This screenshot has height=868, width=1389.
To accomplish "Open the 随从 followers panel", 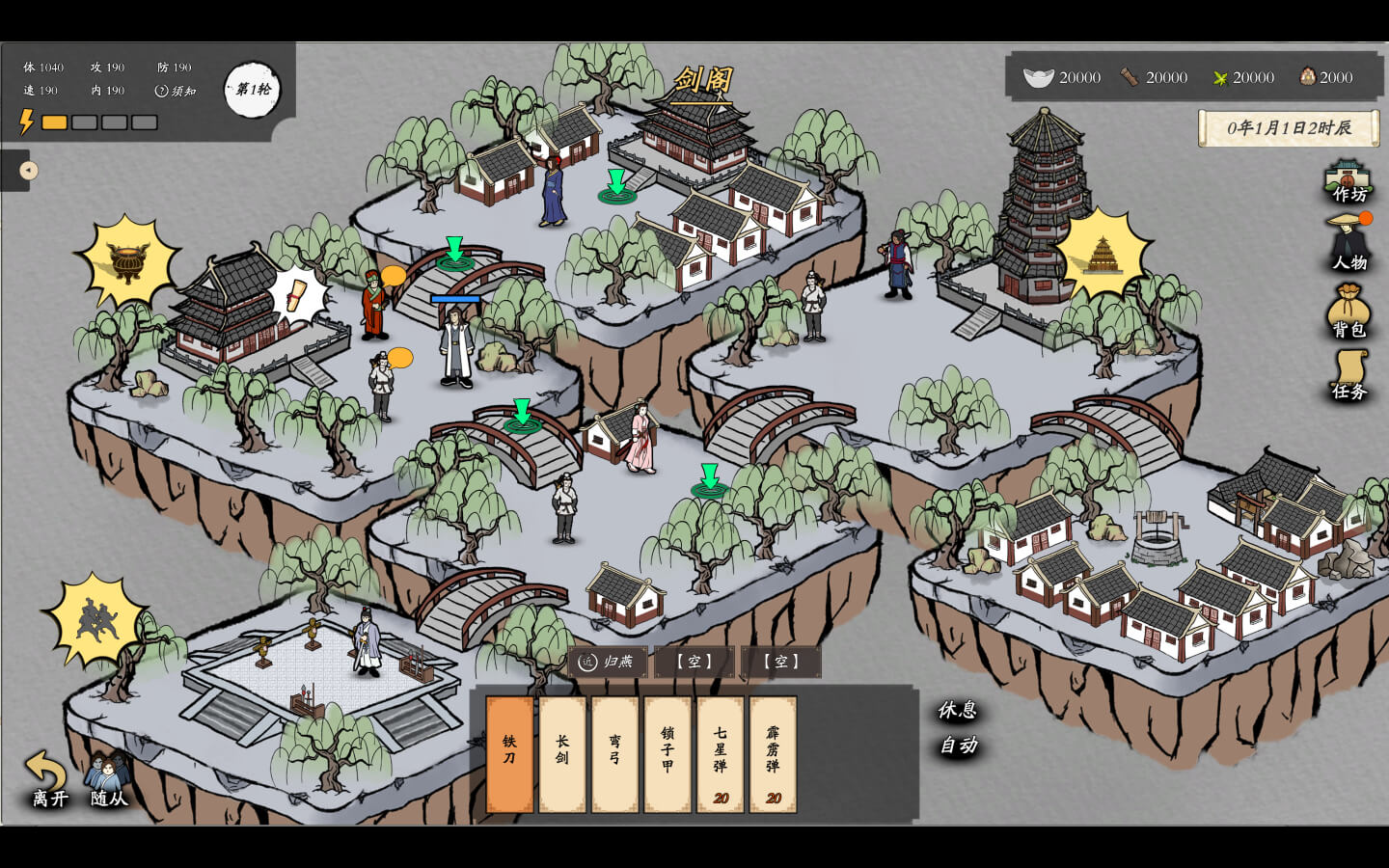I will (108, 779).
